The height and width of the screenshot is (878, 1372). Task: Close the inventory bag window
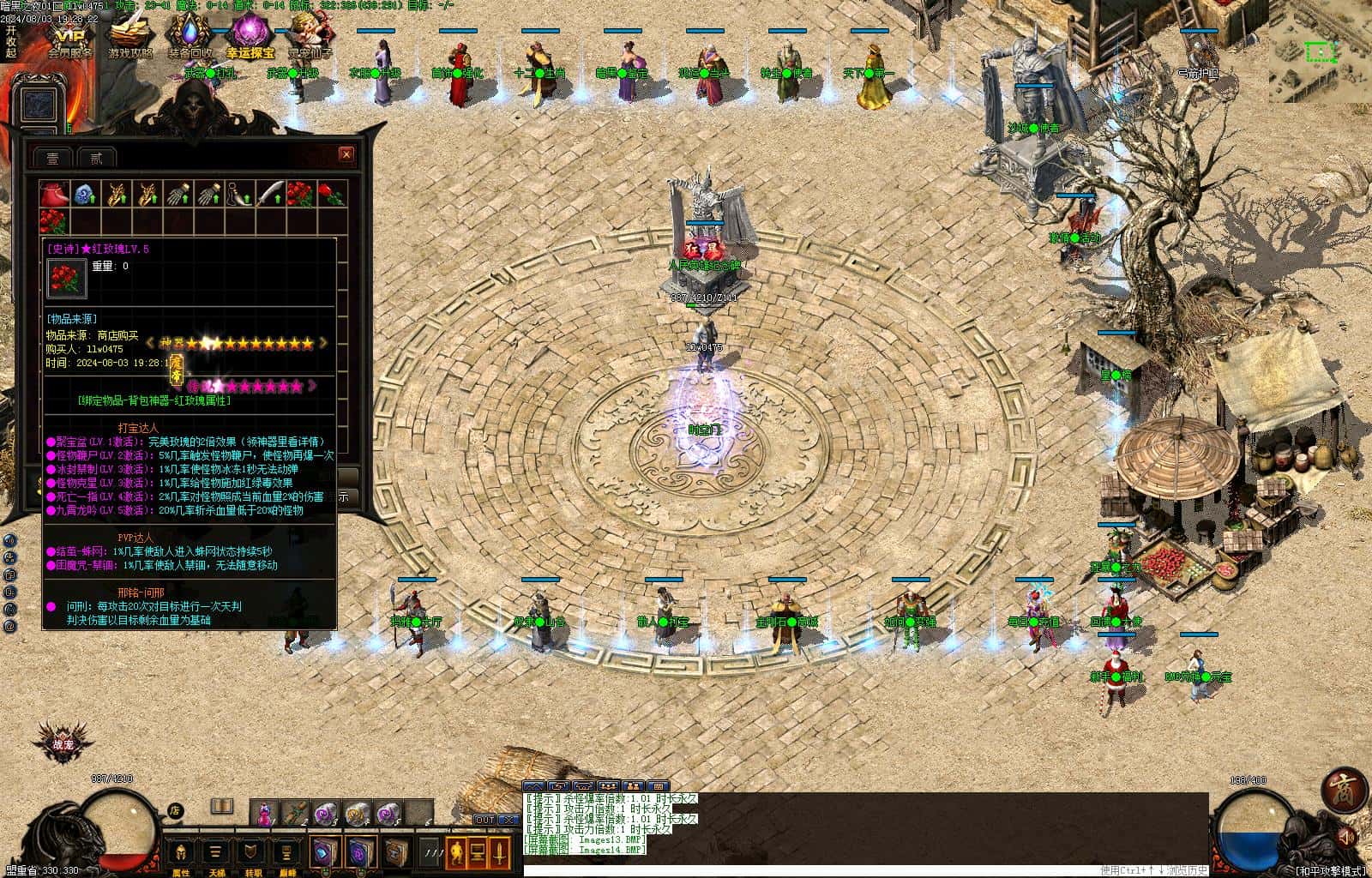[x=346, y=154]
